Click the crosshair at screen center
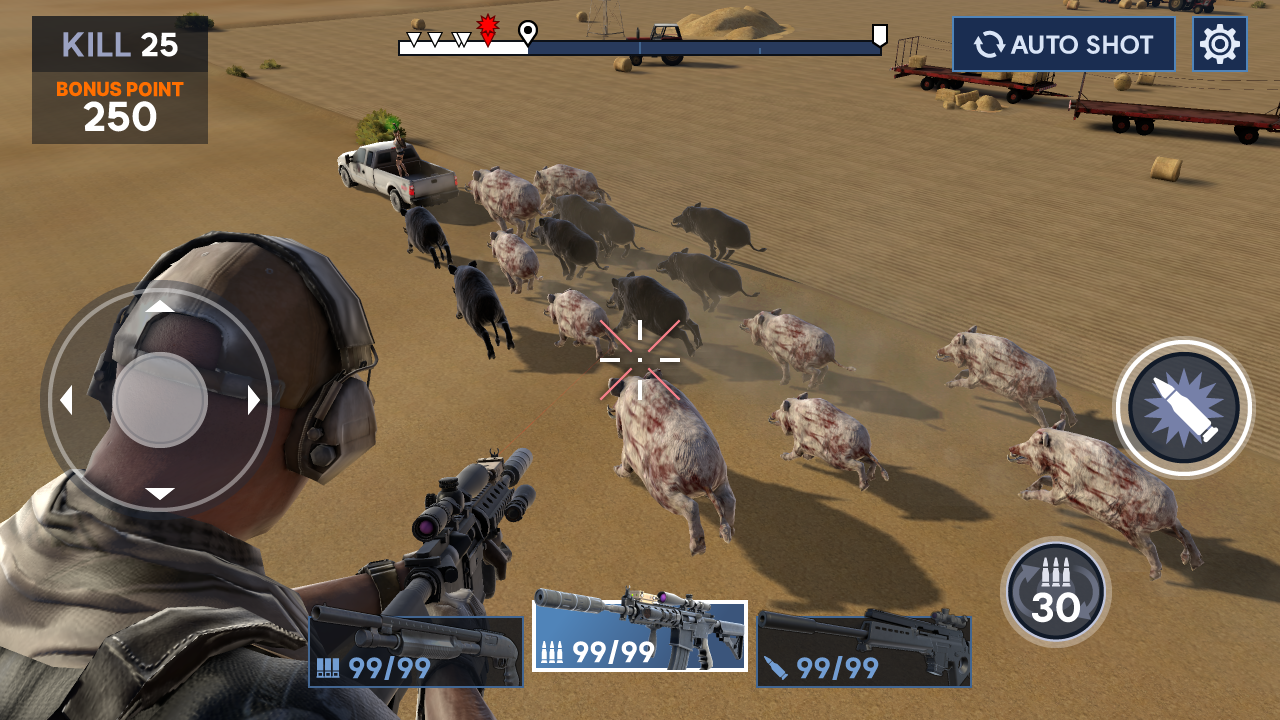The image size is (1280, 720). (639, 358)
